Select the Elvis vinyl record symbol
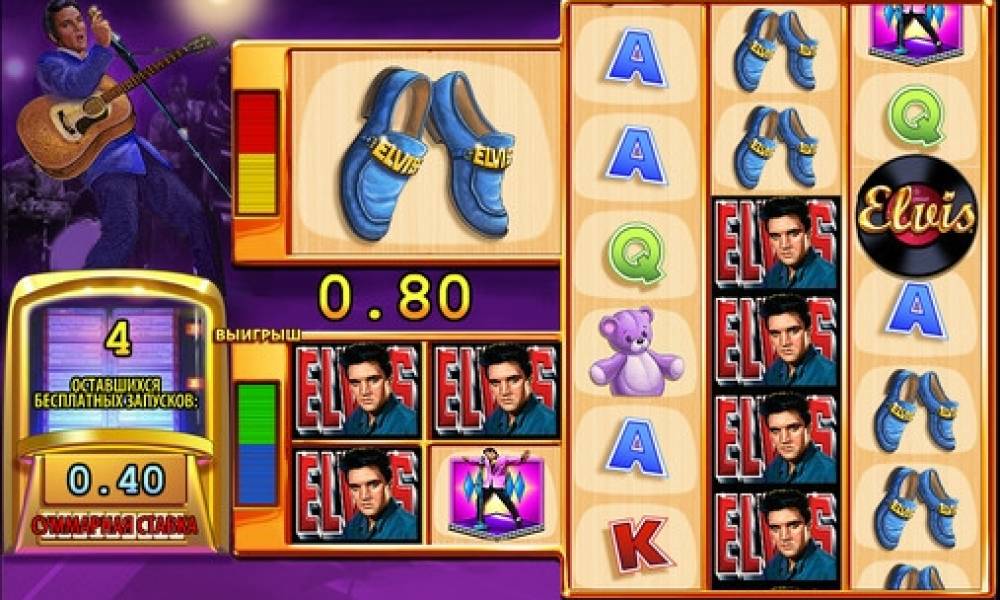Viewport: 1000px width, 600px height. (916, 216)
